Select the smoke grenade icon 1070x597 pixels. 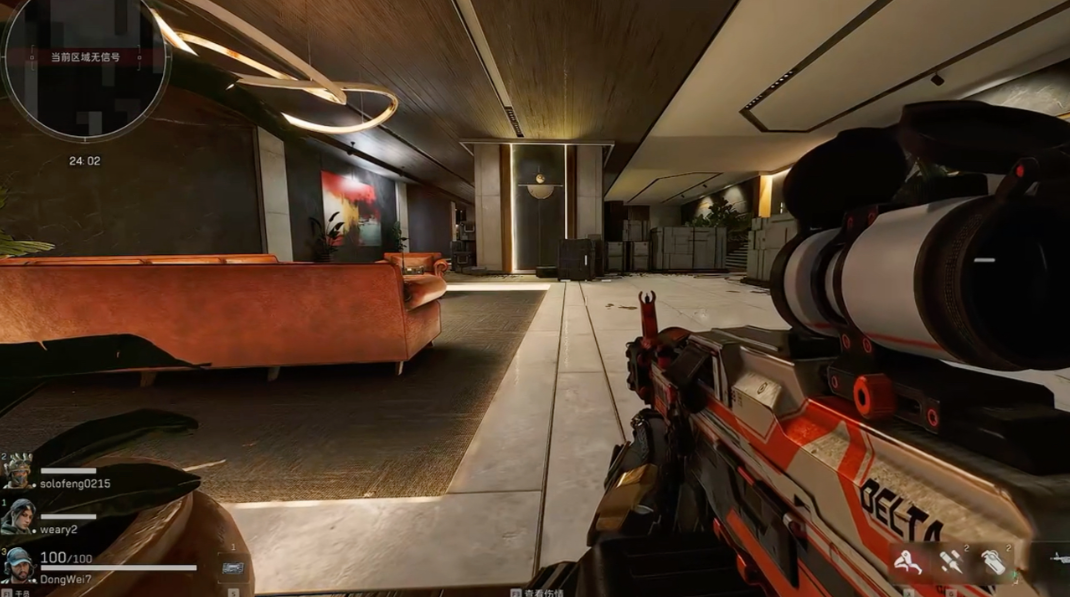992,562
